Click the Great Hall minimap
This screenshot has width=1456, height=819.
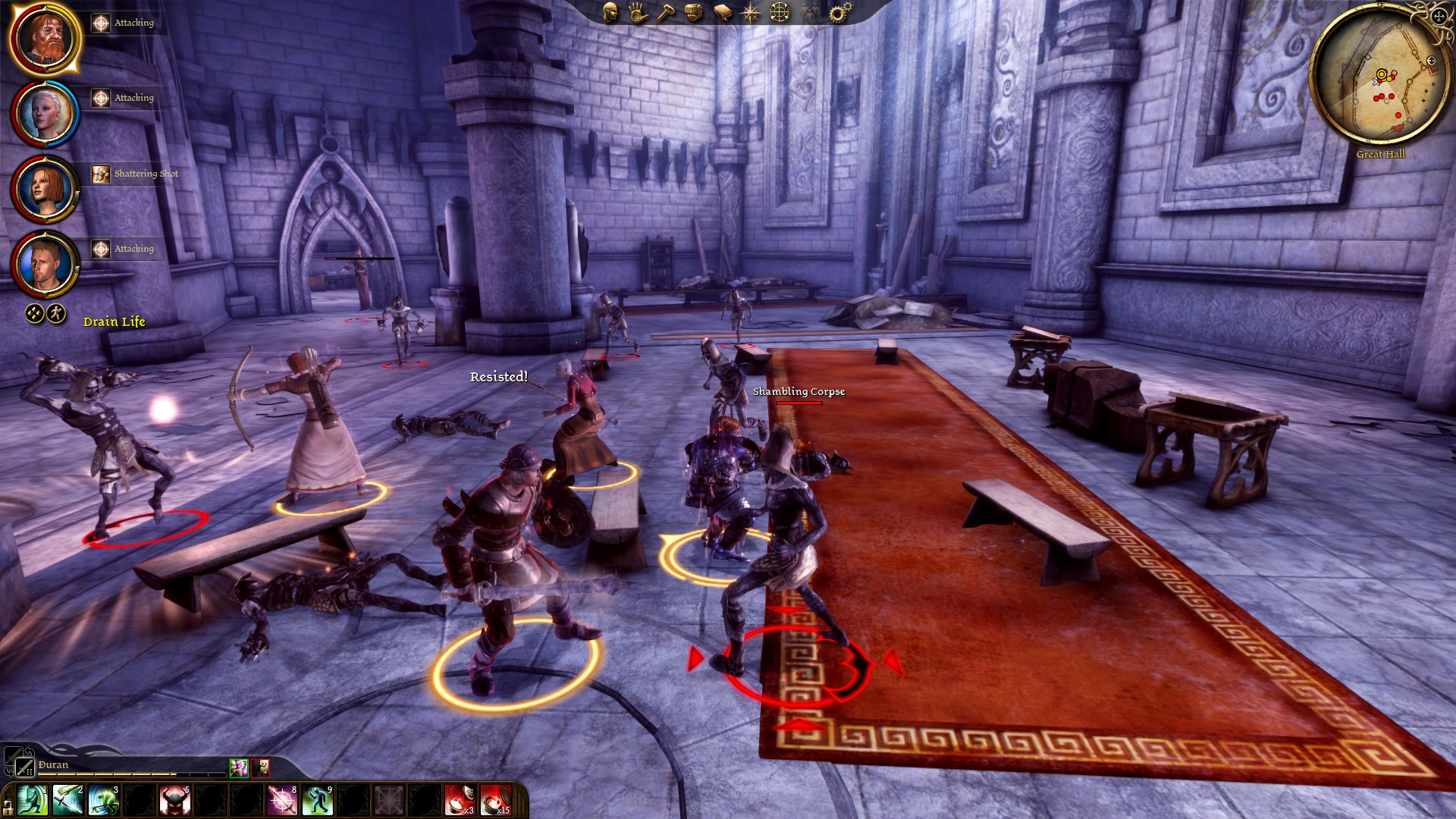coord(1380,80)
